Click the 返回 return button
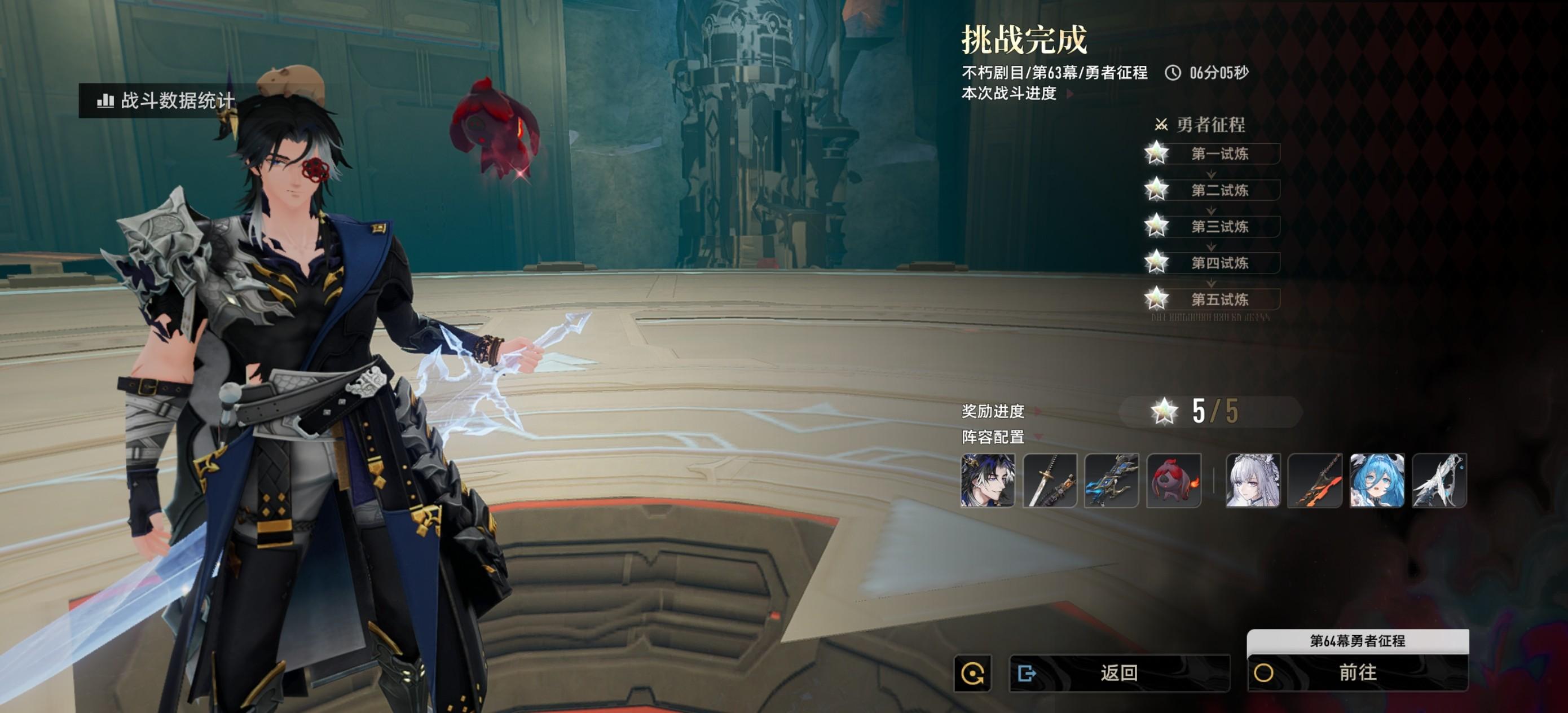 (1119, 673)
